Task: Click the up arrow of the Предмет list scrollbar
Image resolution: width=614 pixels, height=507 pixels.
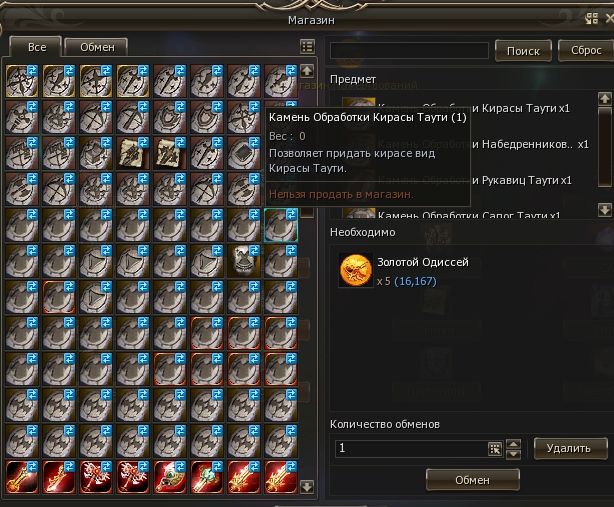Action: click(604, 98)
